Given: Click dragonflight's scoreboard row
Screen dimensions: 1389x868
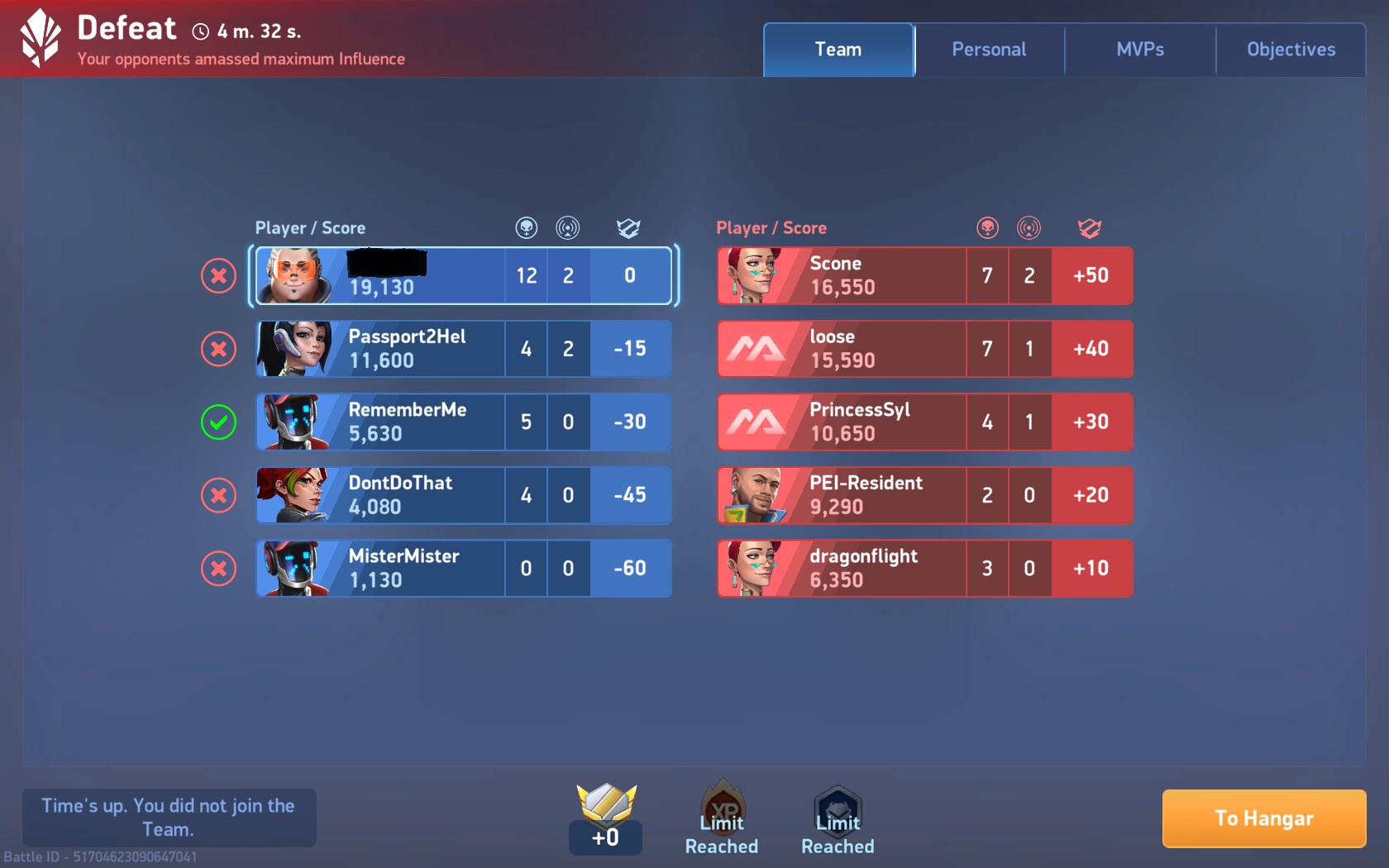Looking at the screenshot, I should [924, 569].
